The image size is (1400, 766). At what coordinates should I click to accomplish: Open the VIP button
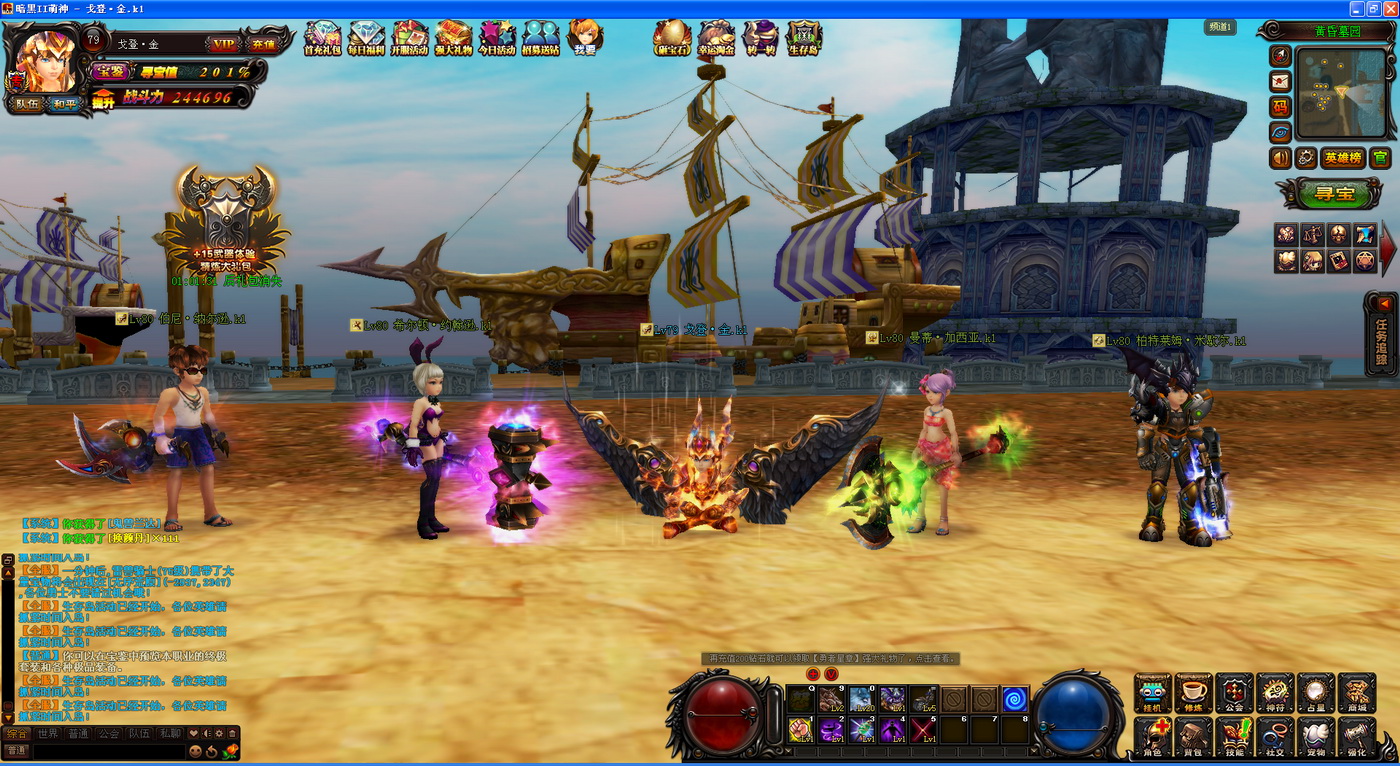coord(222,44)
